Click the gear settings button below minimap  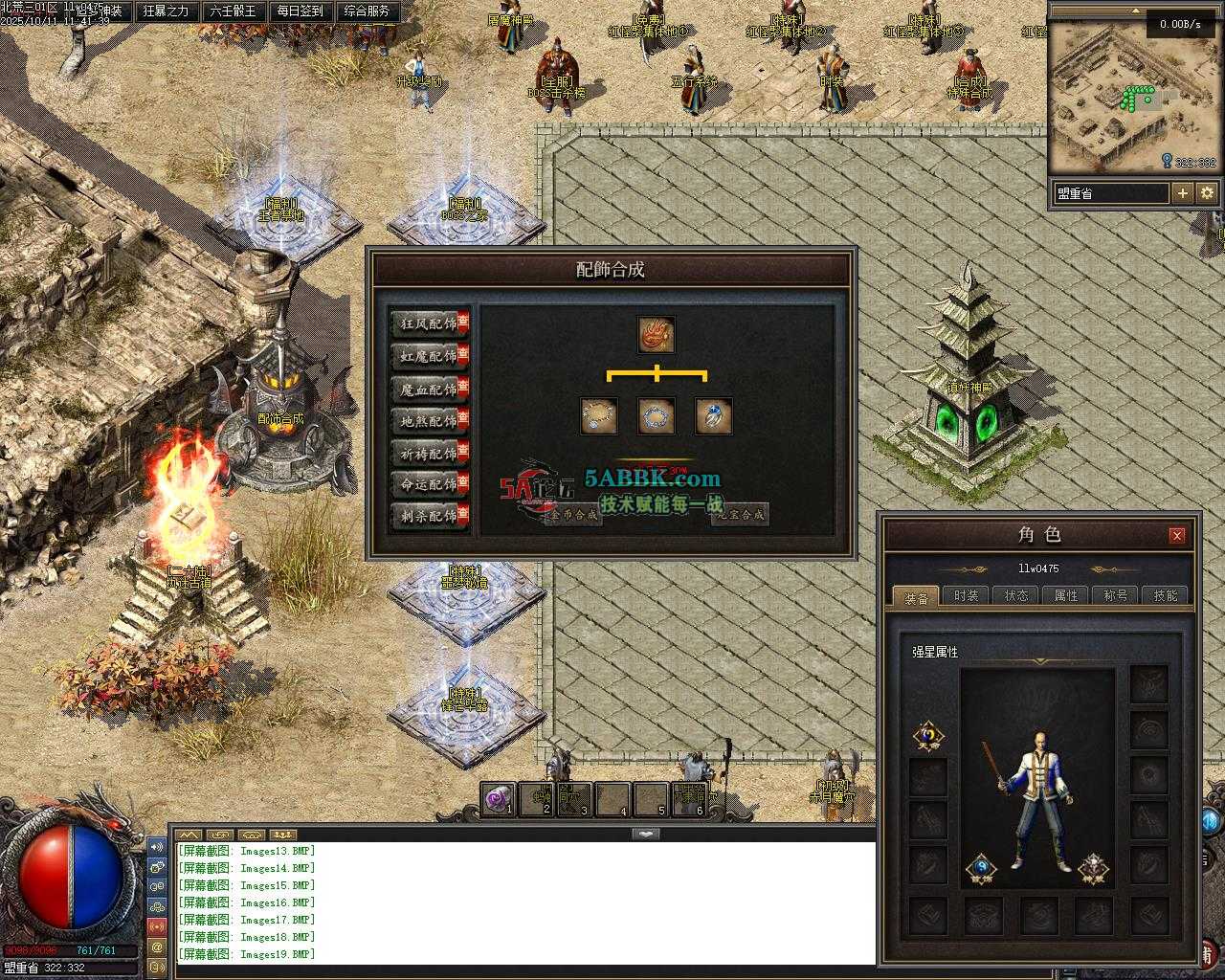click(1207, 193)
